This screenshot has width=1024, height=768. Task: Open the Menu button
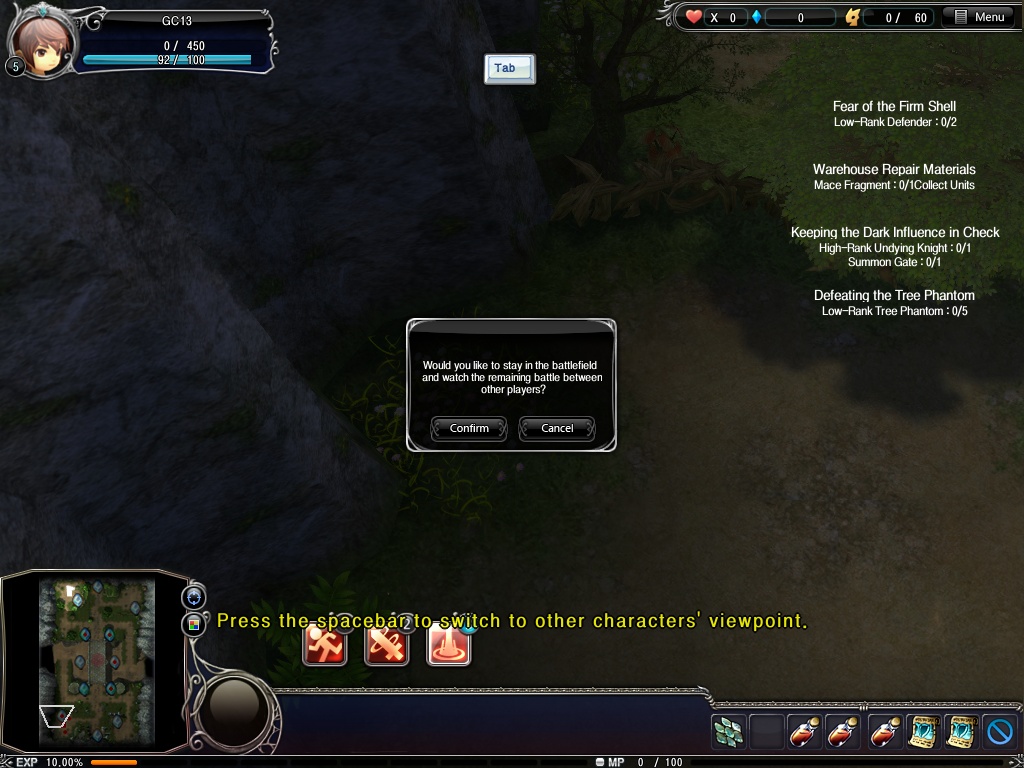coord(980,17)
